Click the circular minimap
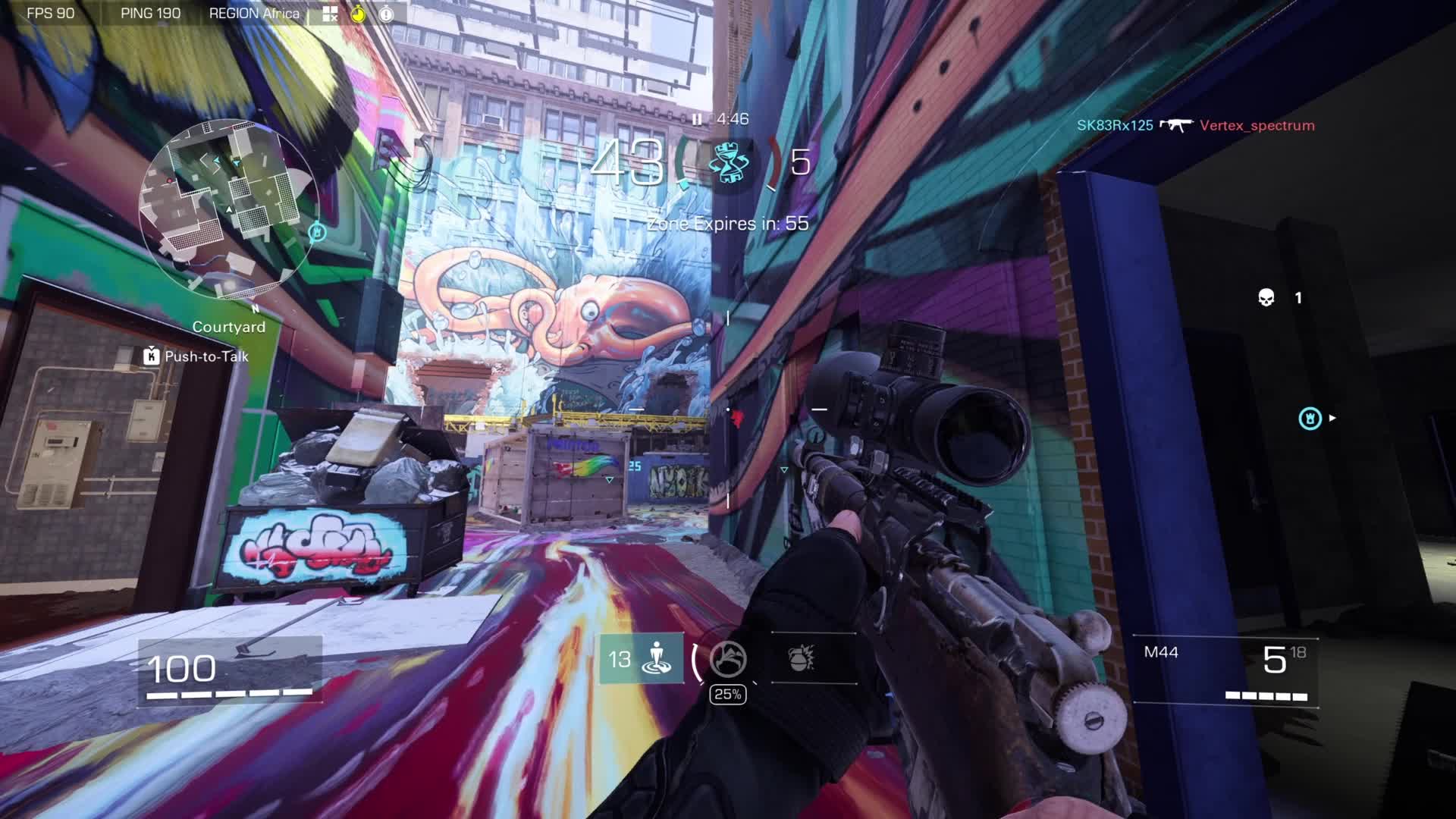The height and width of the screenshot is (819, 1456). click(228, 209)
